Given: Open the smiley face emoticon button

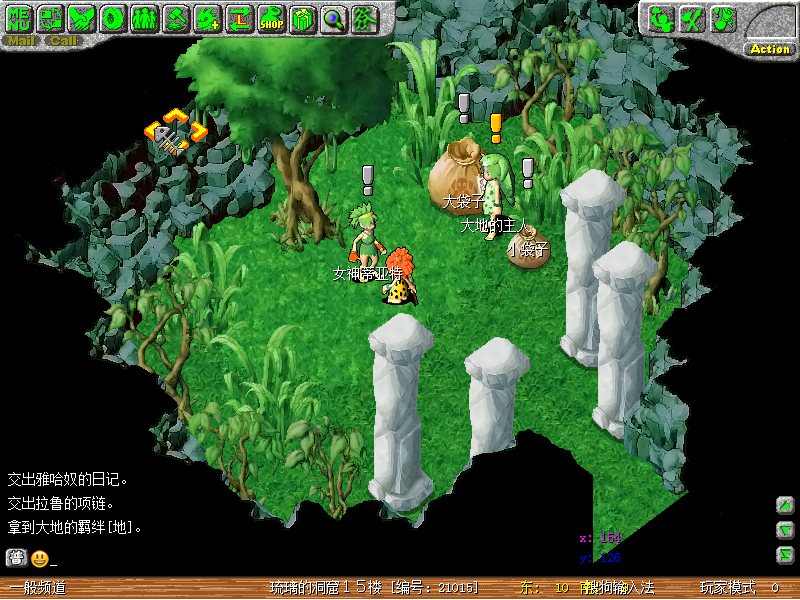Looking at the screenshot, I should point(40,558).
